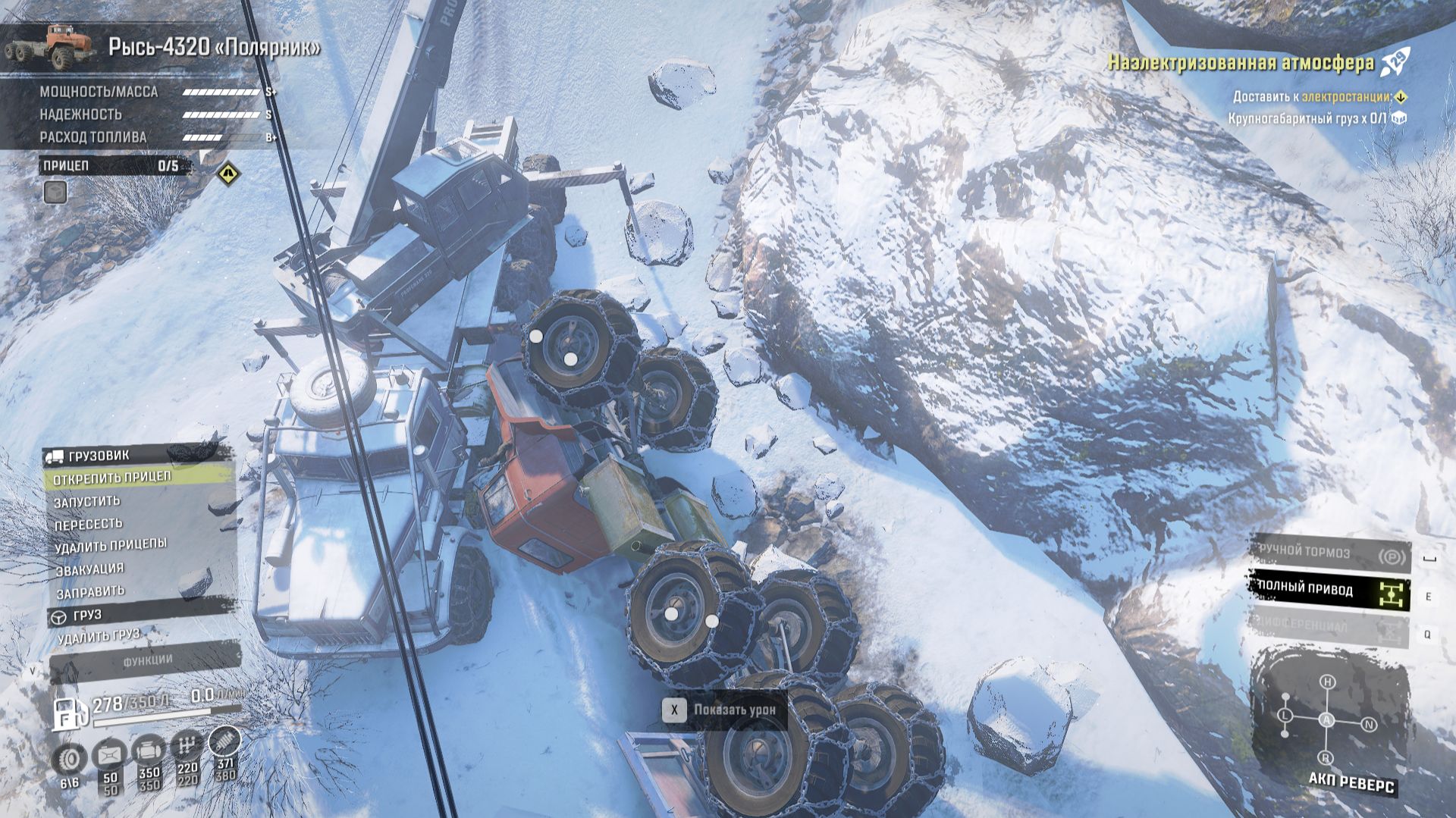Click the fuel pump icon

(66, 713)
